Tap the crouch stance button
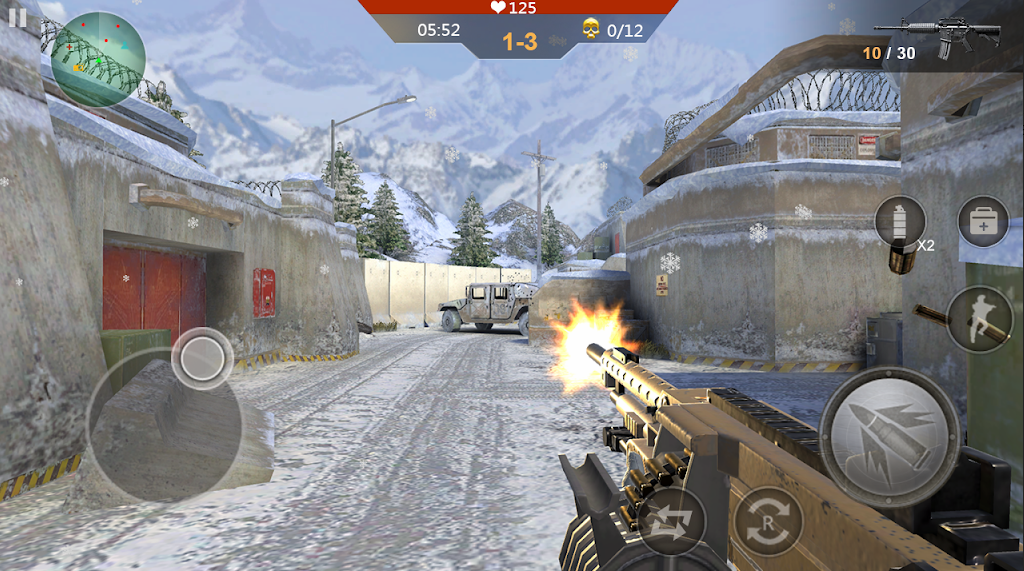This screenshot has width=1024, height=571. coord(979,319)
